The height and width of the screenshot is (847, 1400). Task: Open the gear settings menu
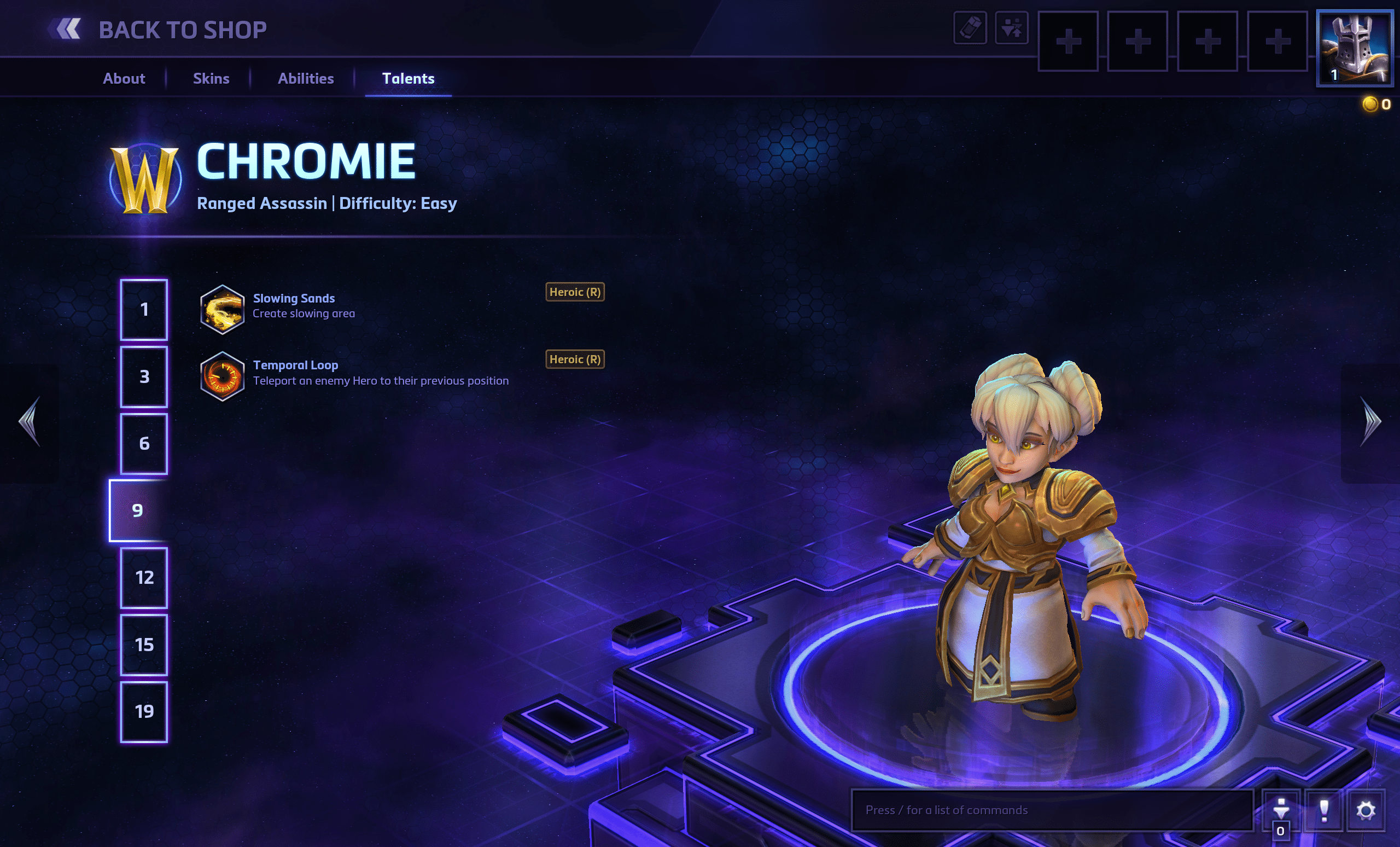click(1366, 810)
